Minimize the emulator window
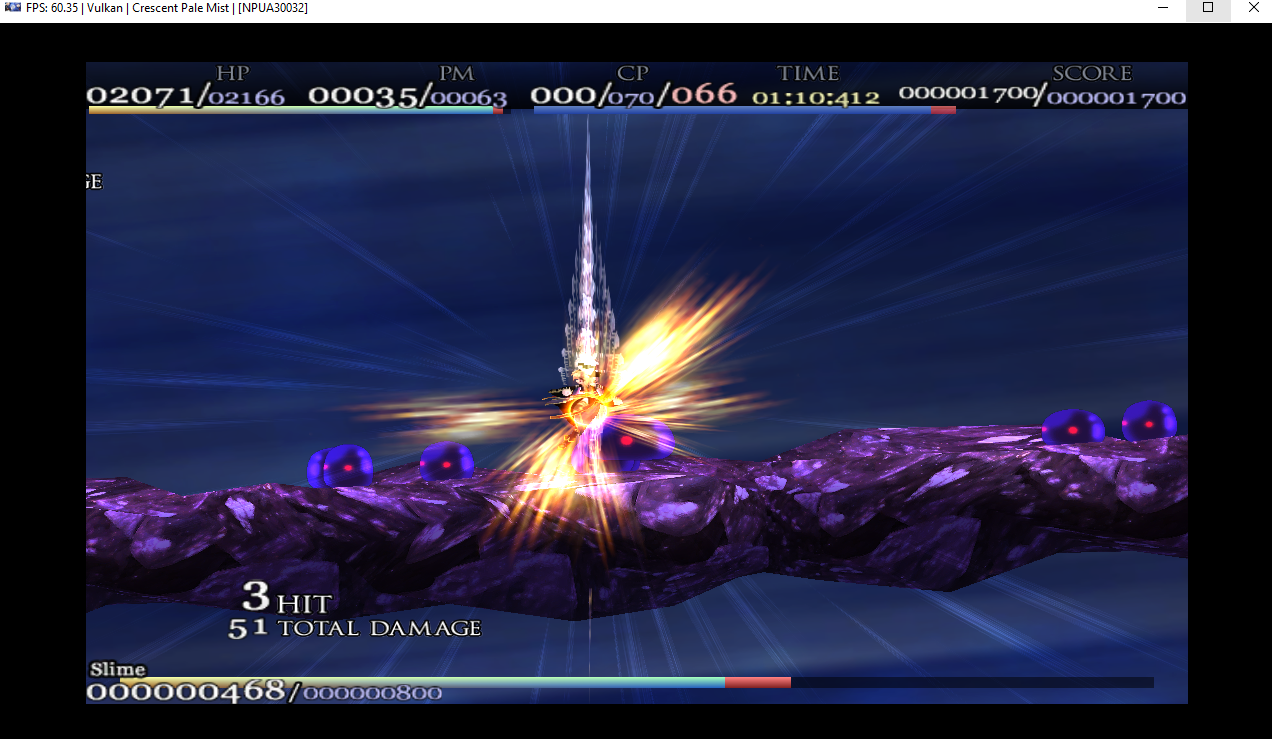The height and width of the screenshot is (739, 1272). click(1162, 8)
